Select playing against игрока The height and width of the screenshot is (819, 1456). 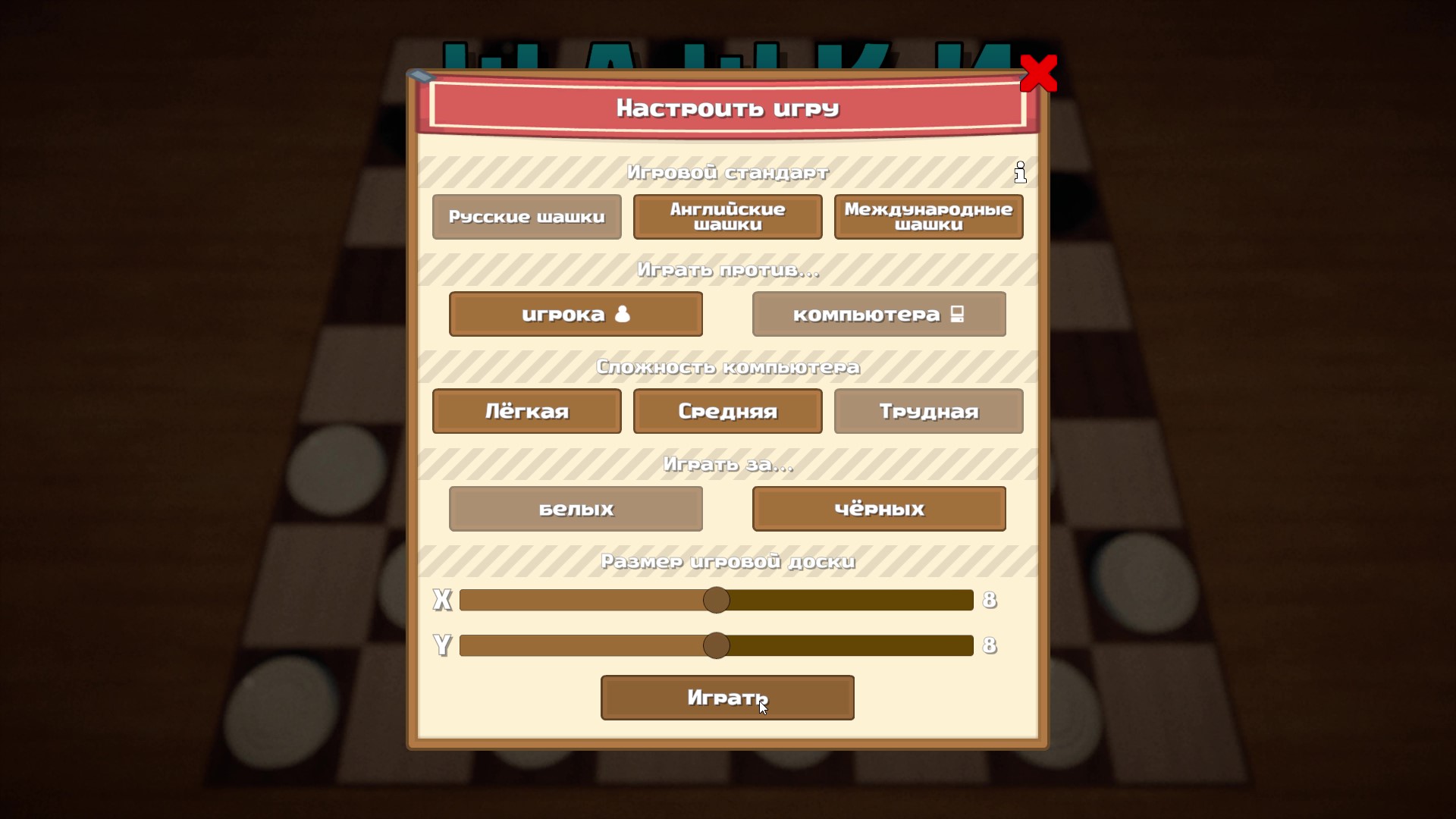(576, 314)
